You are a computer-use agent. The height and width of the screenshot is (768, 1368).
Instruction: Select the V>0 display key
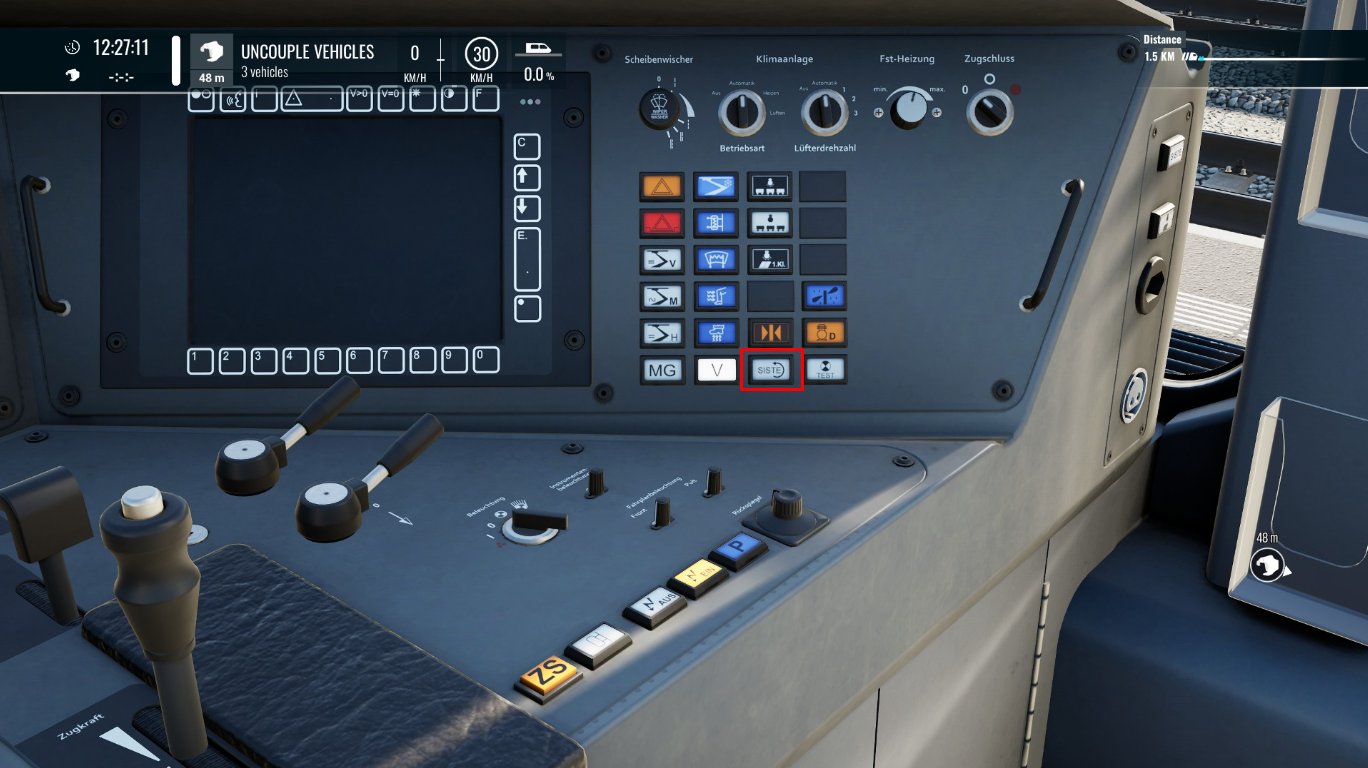[x=359, y=98]
